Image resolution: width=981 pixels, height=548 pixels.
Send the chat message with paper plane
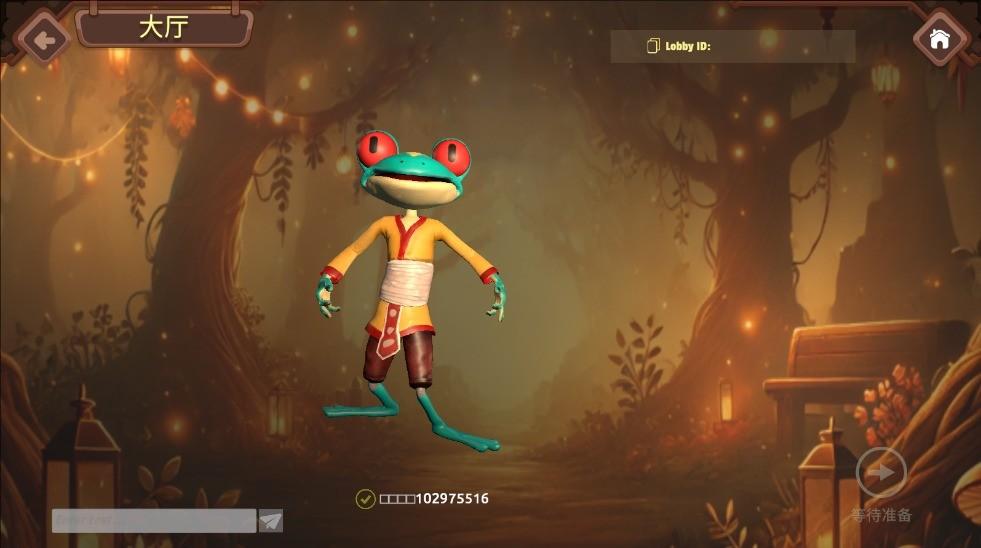point(271,520)
